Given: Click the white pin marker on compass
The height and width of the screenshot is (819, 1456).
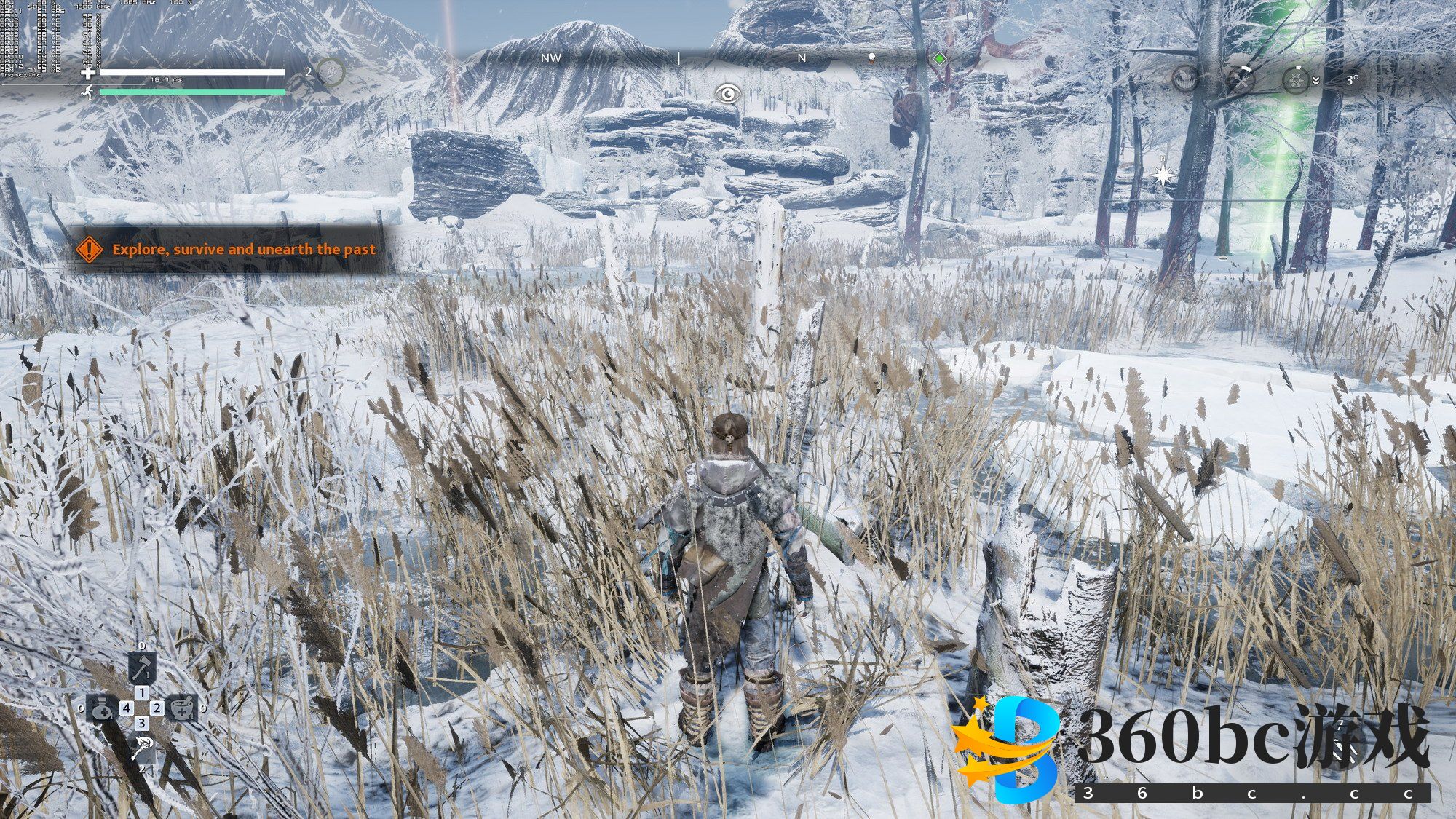Looking at the screenshot, I should click(871, 58).
